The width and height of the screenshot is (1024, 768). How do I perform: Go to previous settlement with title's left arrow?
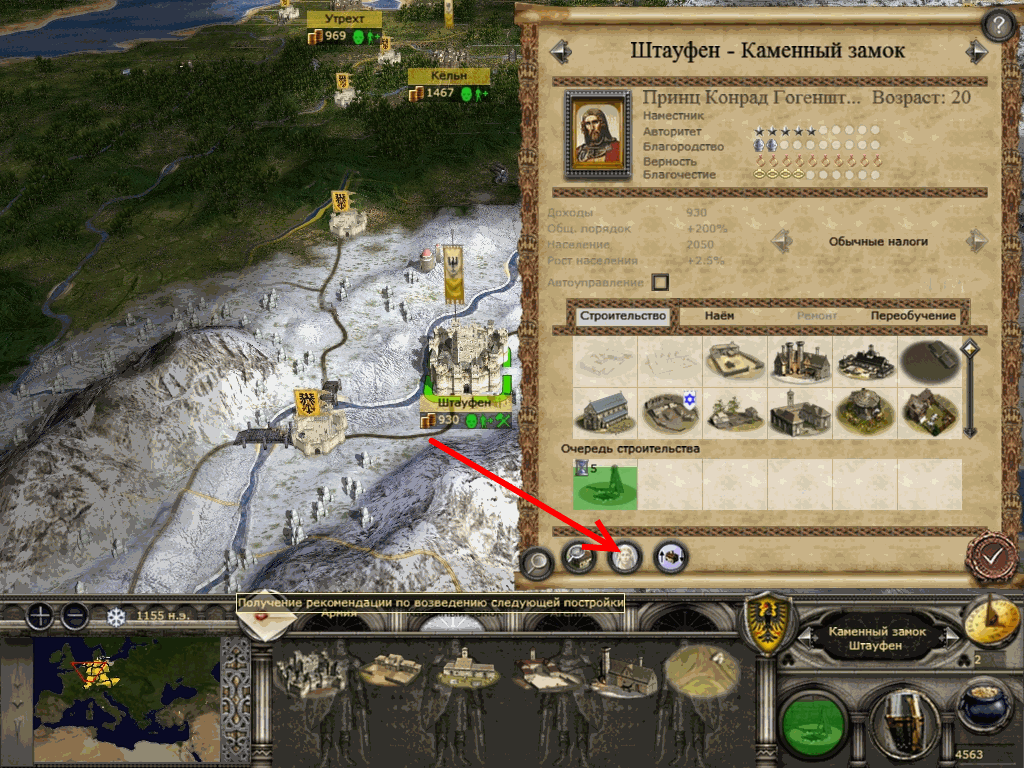click(x=560, y=51)
